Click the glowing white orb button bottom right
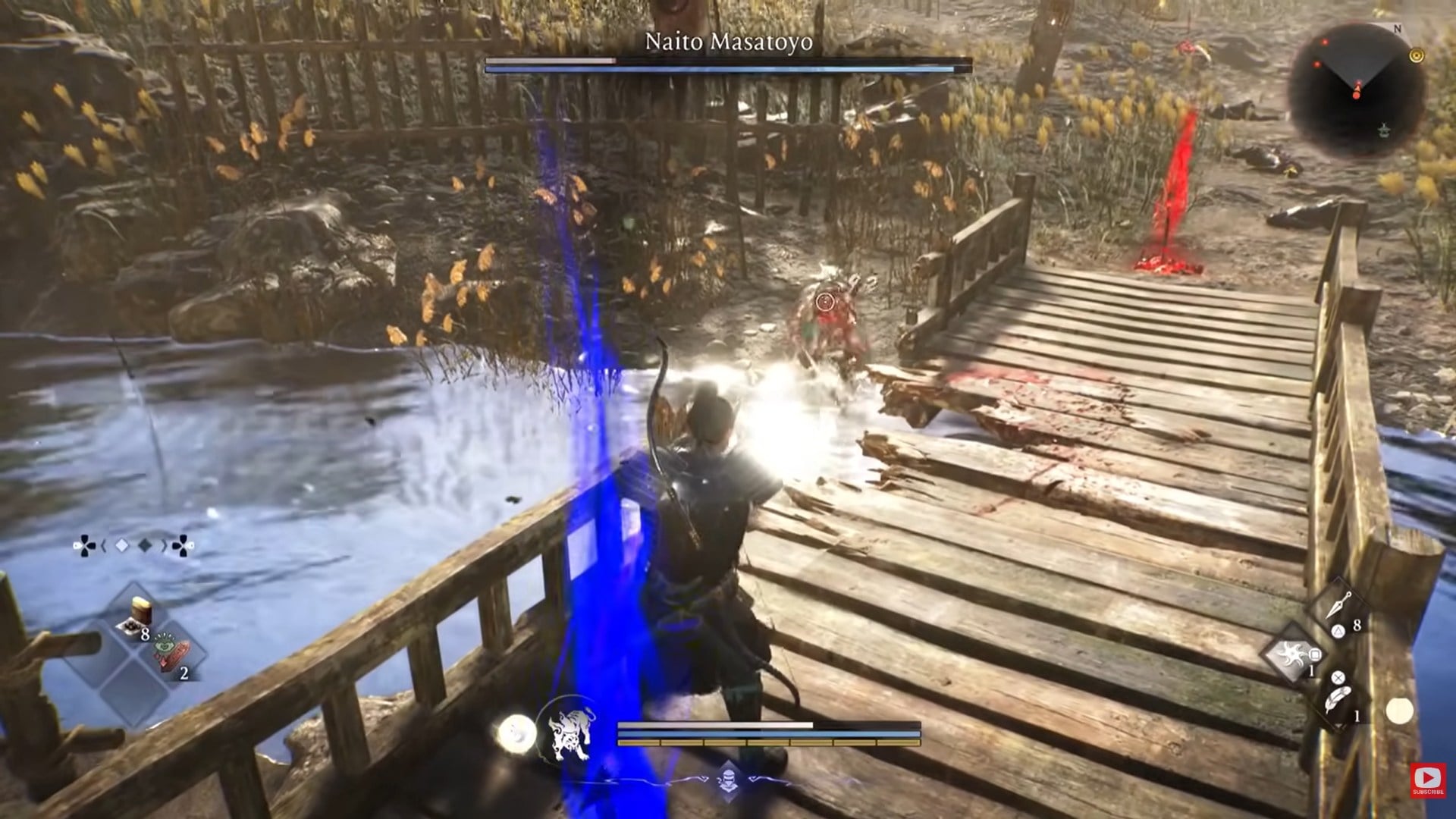The width and height of the screenshot is (1456, 819). tap(1399, 710)
